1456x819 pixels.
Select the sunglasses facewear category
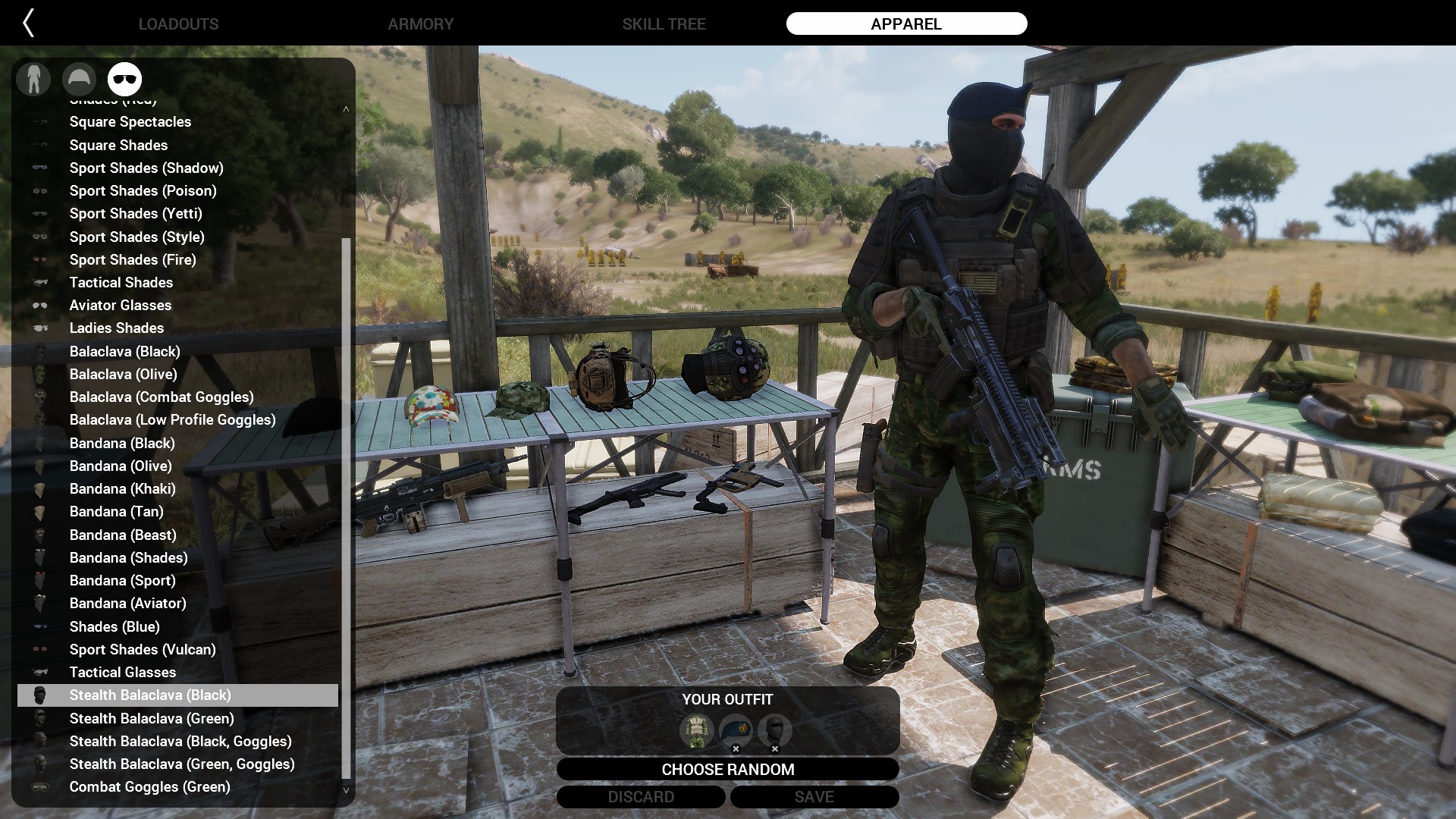click(125, 79)
